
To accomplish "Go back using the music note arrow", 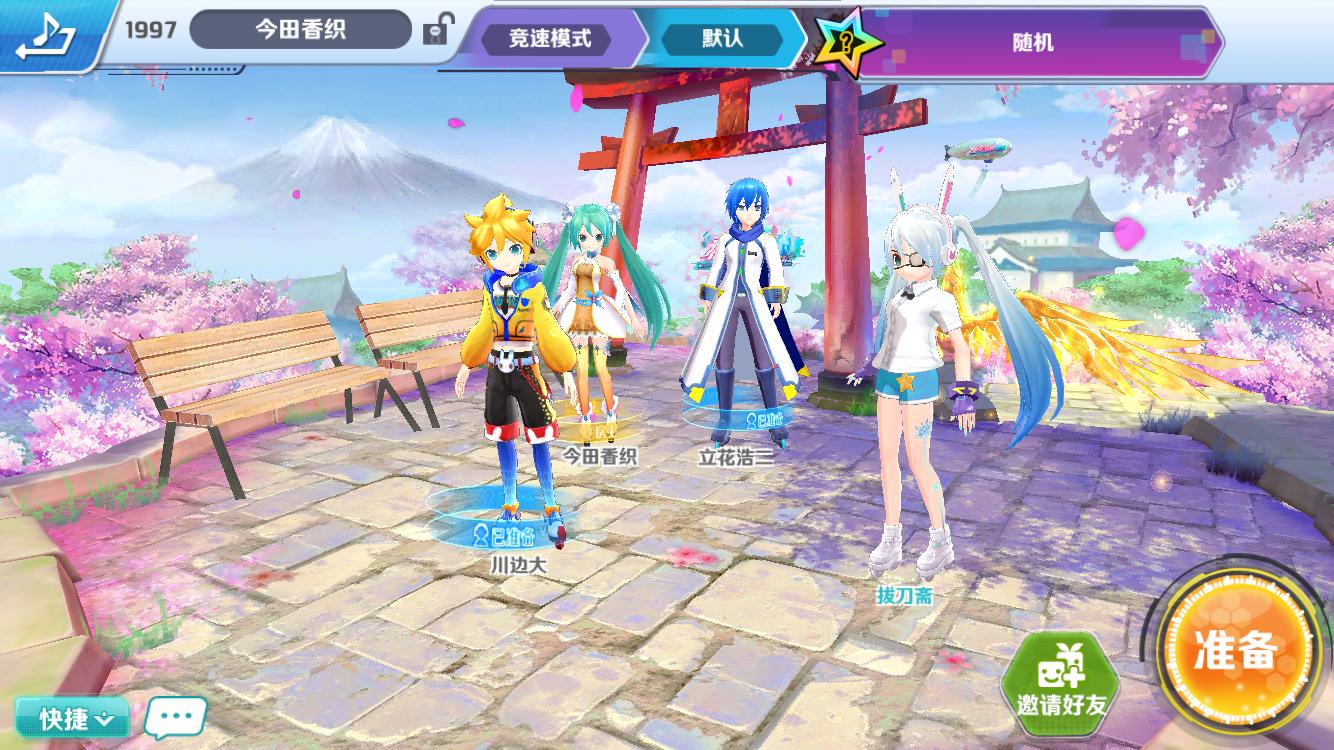I will pos(45,36).
